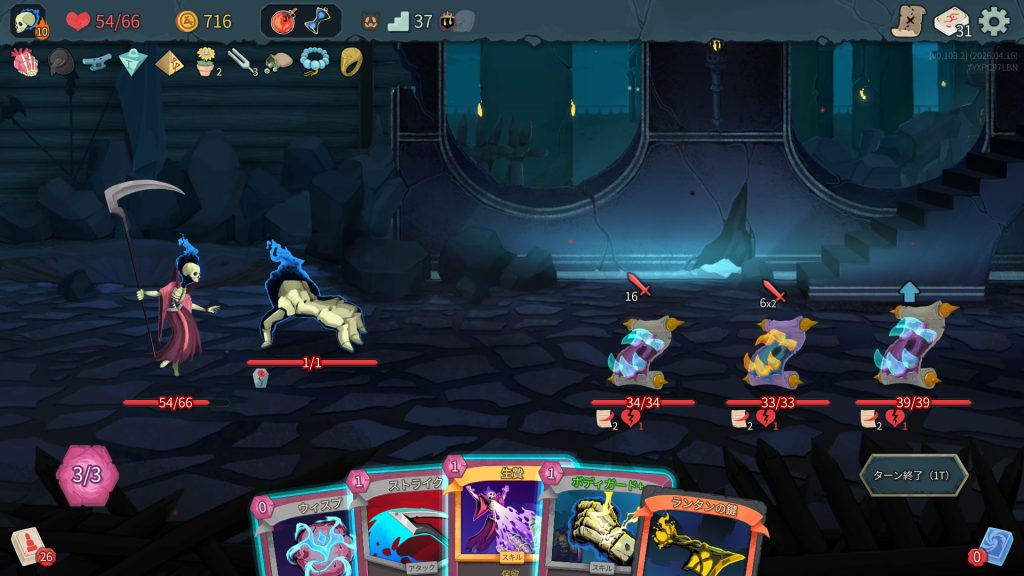Click the ターン終了 end turn button
The image size is (1024, 576).
[x=913, y=475]
